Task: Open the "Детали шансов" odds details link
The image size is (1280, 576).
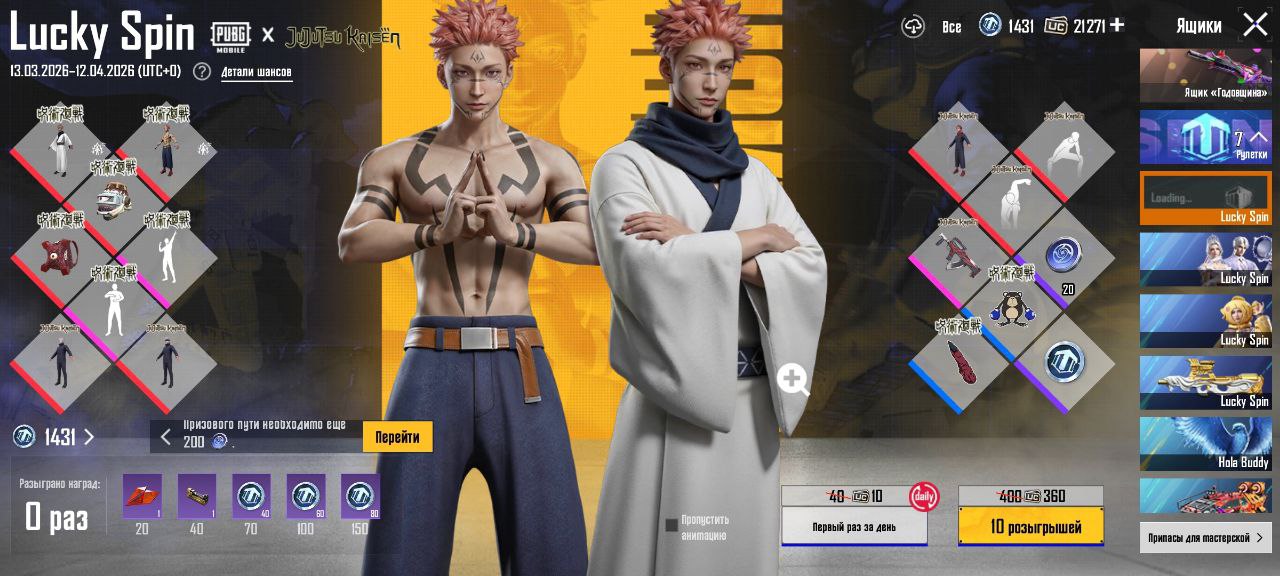Action: coord(256,72)
